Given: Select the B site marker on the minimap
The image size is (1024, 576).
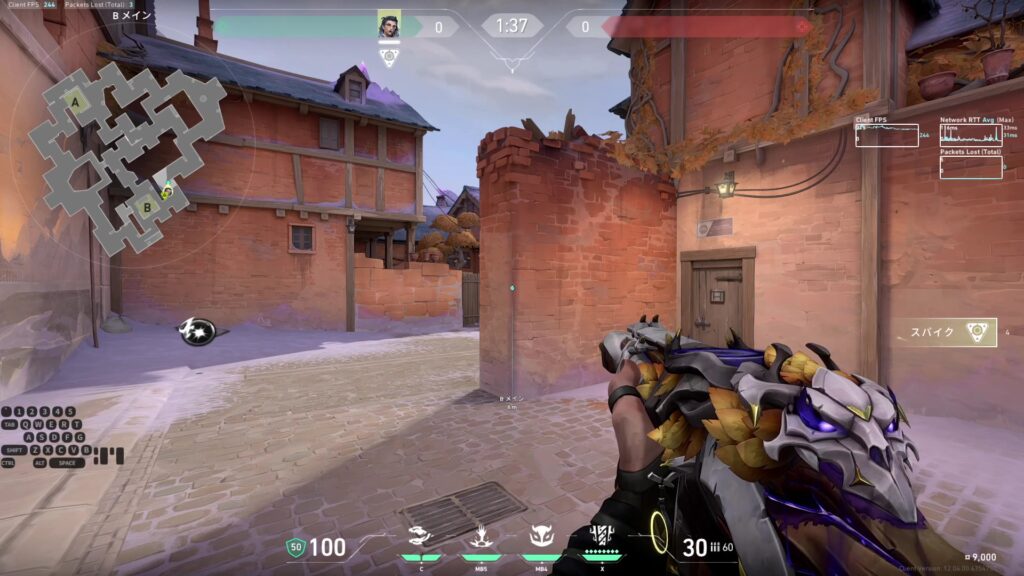Looking at the screenshot, I should tap(146, 208).
